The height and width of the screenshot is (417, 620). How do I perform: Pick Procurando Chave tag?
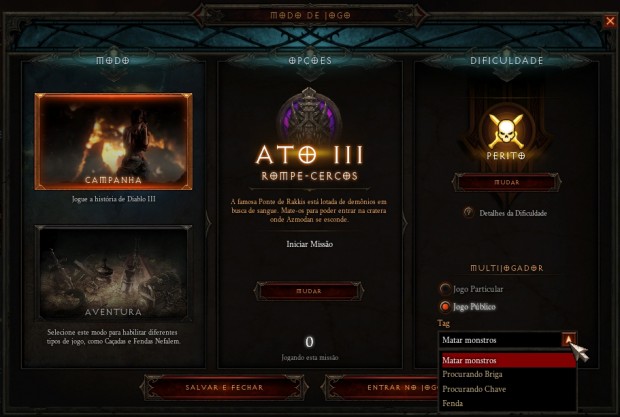pos(507,388)
